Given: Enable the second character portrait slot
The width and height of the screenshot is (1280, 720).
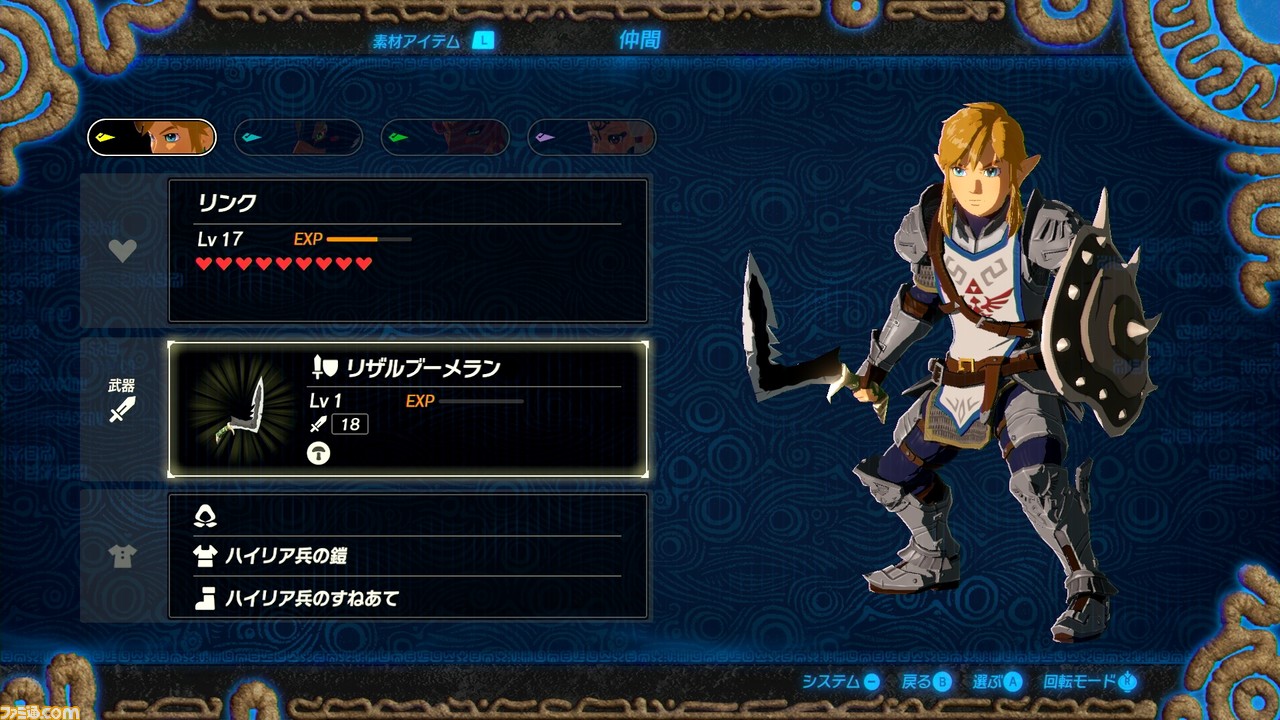Looking at the screenshot, I should click(297, 136).
